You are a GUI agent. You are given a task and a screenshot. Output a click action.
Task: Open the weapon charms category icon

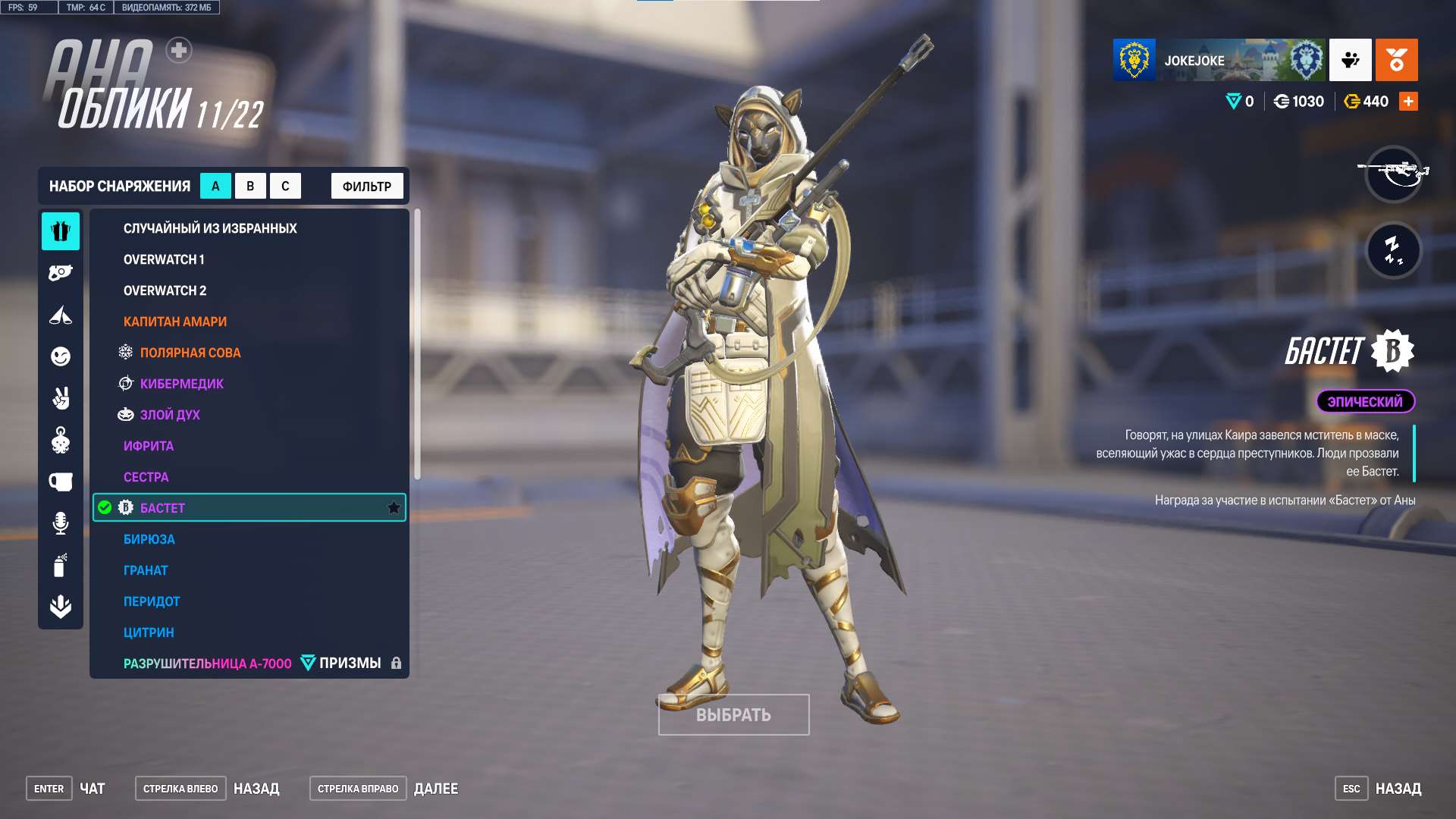point(61,438)
